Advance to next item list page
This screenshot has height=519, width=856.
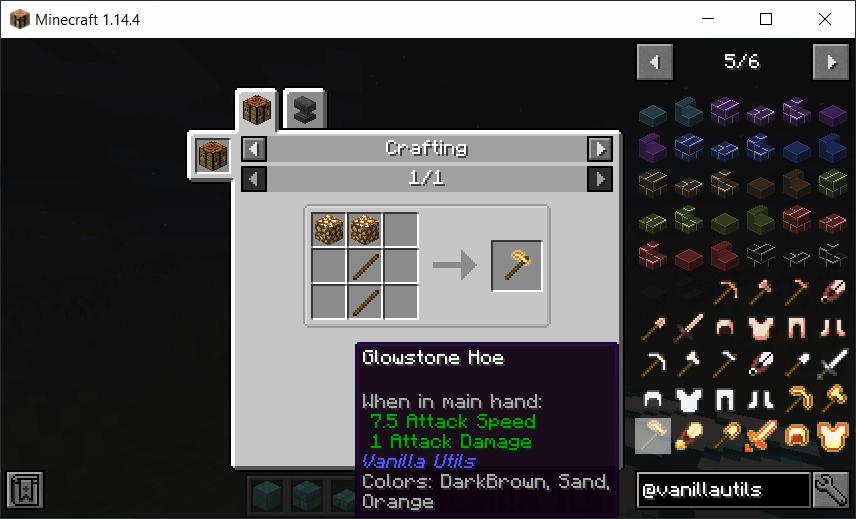pyautogui.click(x=830, y=62)
